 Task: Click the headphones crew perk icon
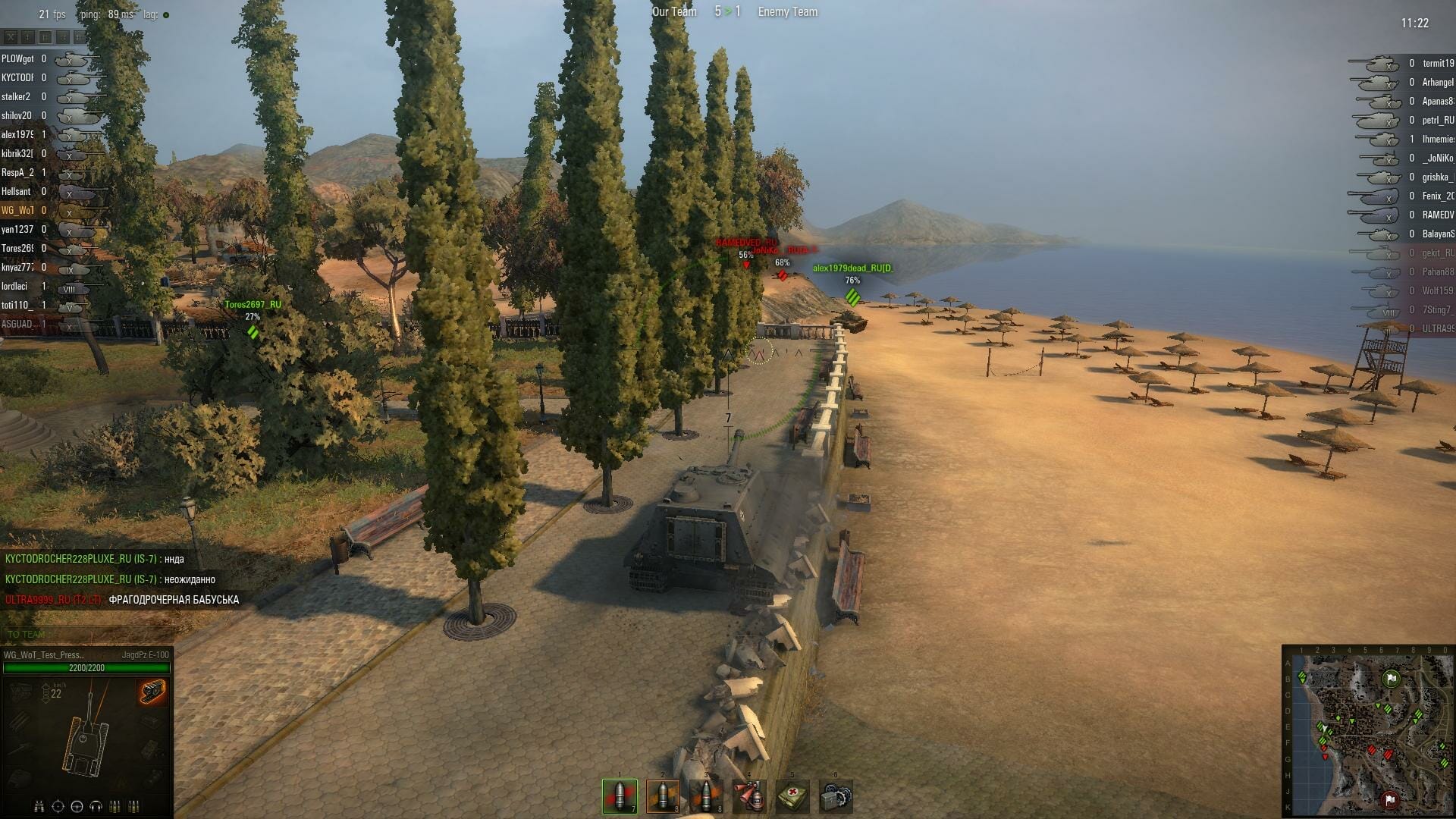coord(96,806)
